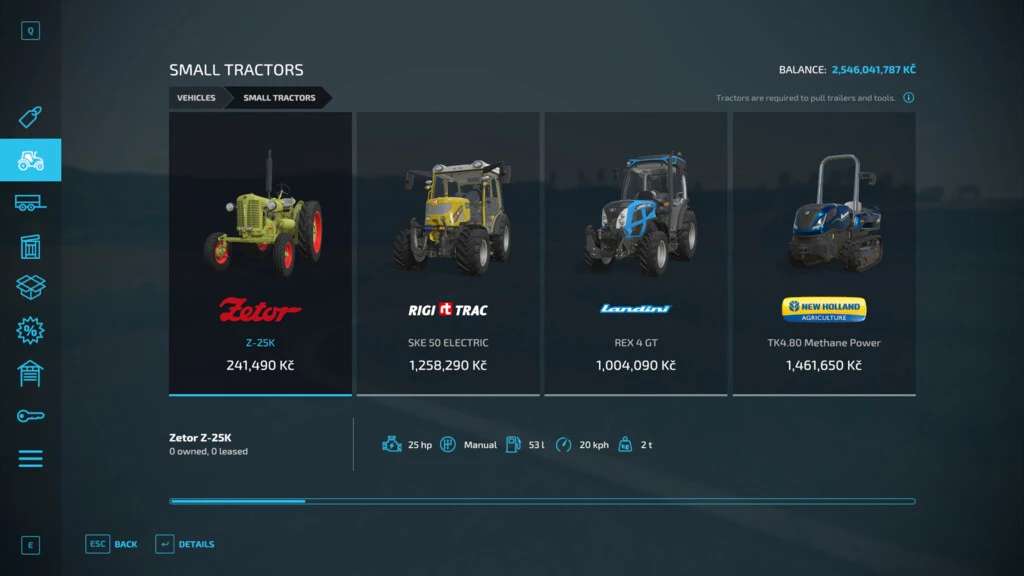Open the garage sidebar category
1024x576 pixels.
[30, 373]
